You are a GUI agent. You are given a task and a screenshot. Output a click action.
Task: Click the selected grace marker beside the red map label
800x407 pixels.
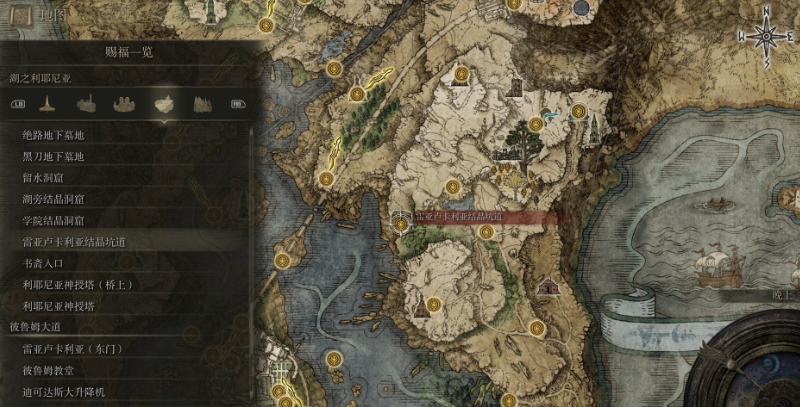point(401,223)
